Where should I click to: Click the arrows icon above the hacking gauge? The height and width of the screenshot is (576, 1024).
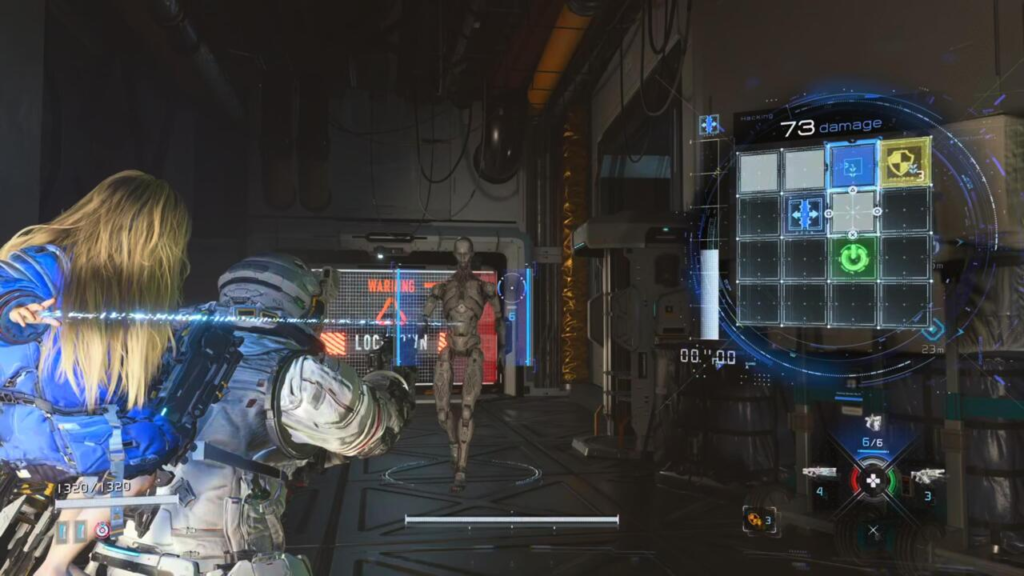pos(709,125)
